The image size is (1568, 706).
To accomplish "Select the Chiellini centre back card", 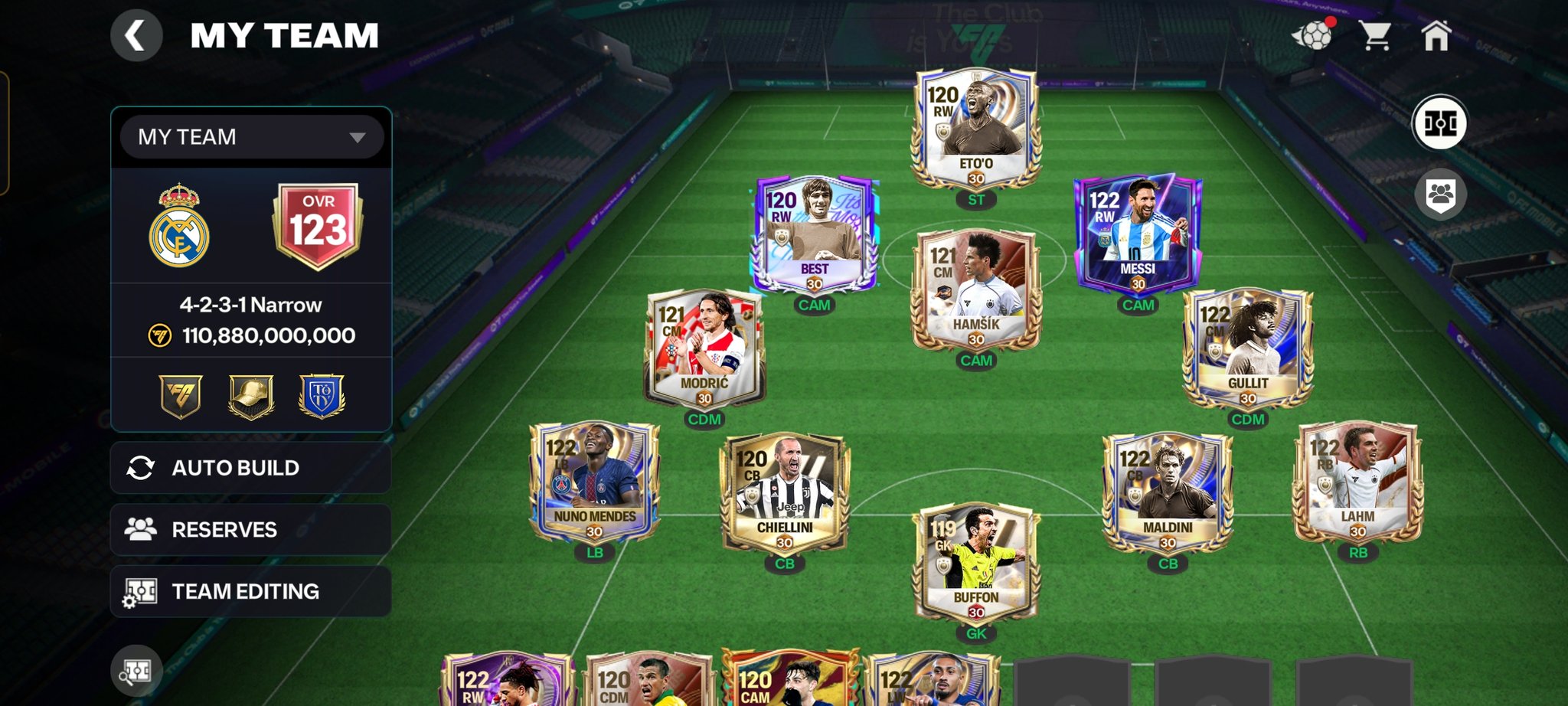I will pyautogui.click(x=785, y=494).
